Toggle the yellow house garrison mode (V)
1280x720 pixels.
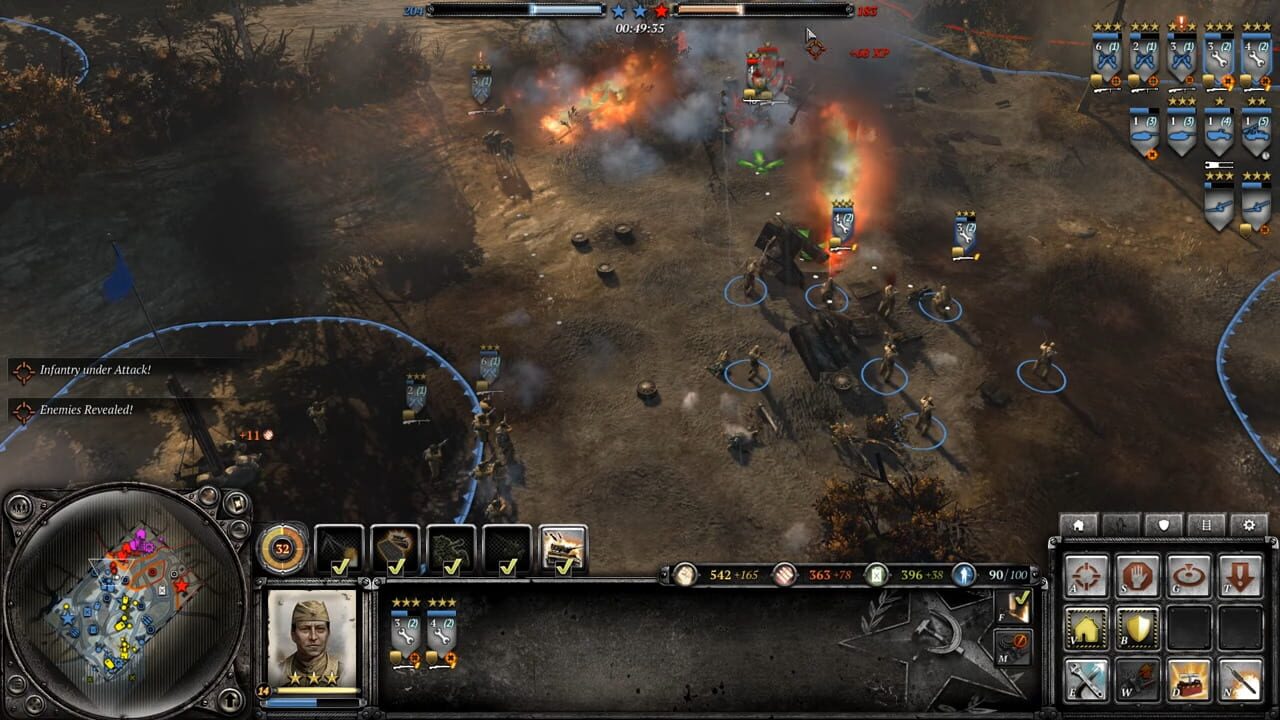coord(1087,627)
